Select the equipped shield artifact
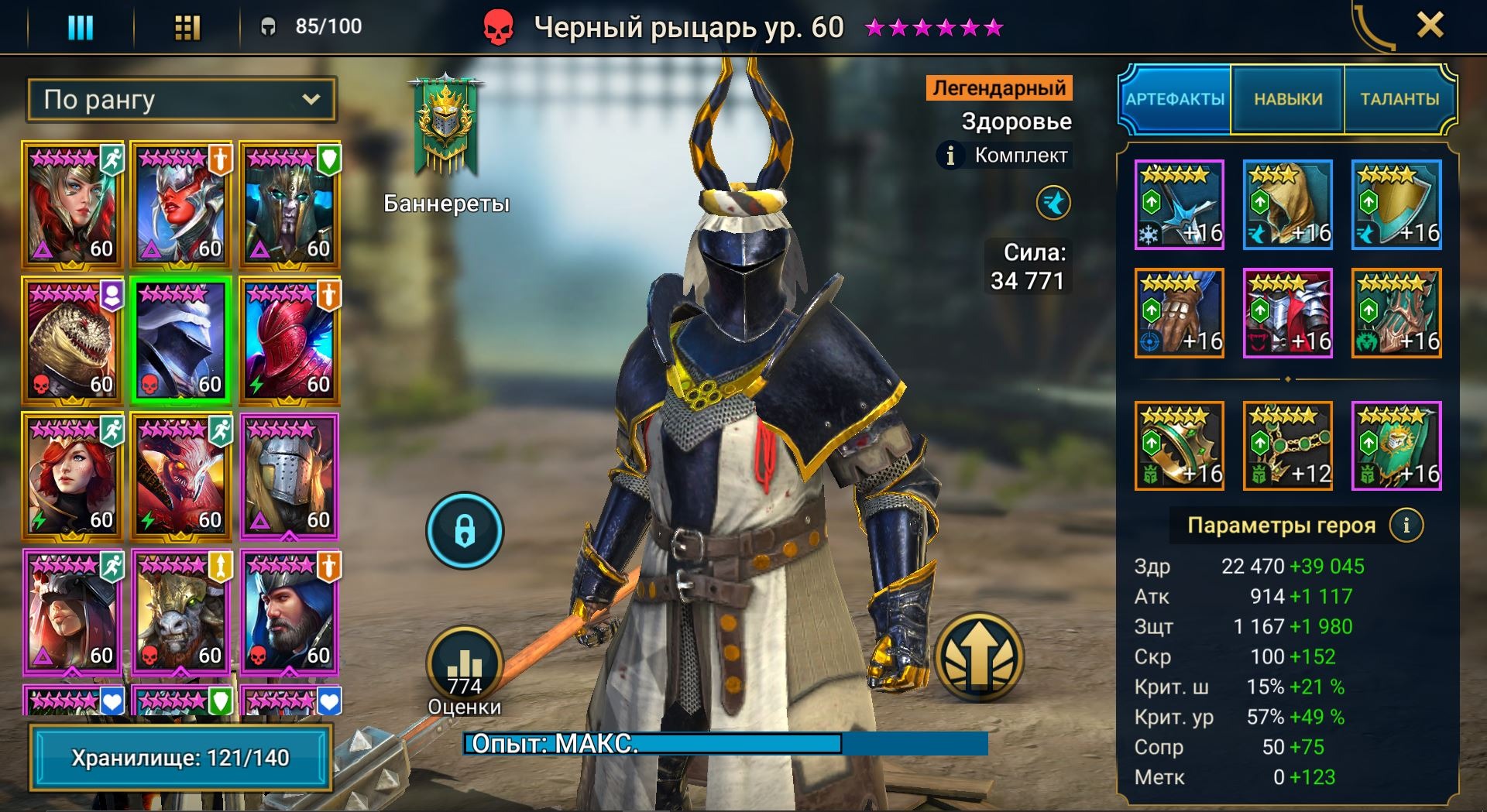1487x812 pixels. point(1396,205)
